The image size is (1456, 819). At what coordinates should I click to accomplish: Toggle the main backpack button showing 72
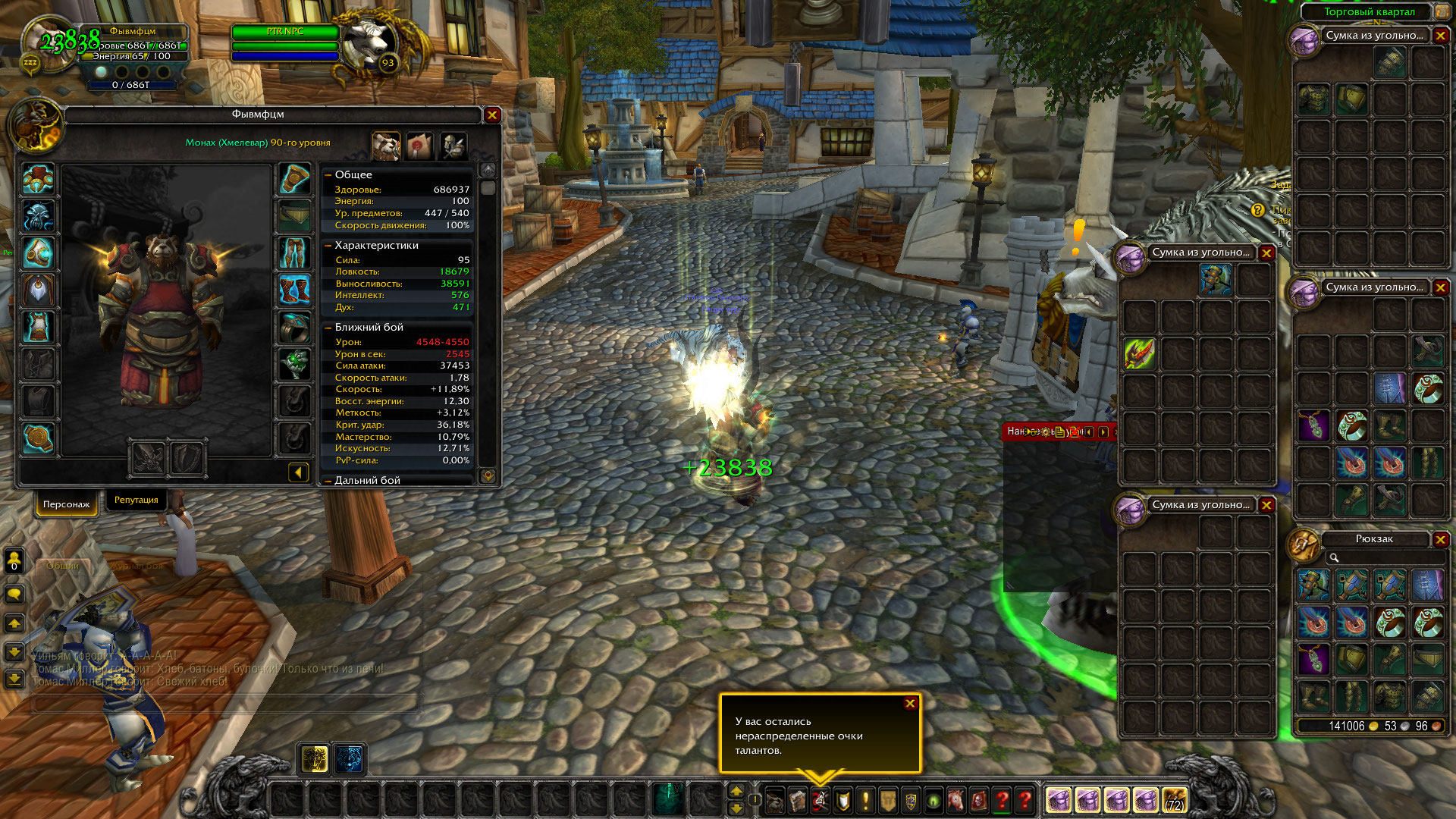point(1174,800)
